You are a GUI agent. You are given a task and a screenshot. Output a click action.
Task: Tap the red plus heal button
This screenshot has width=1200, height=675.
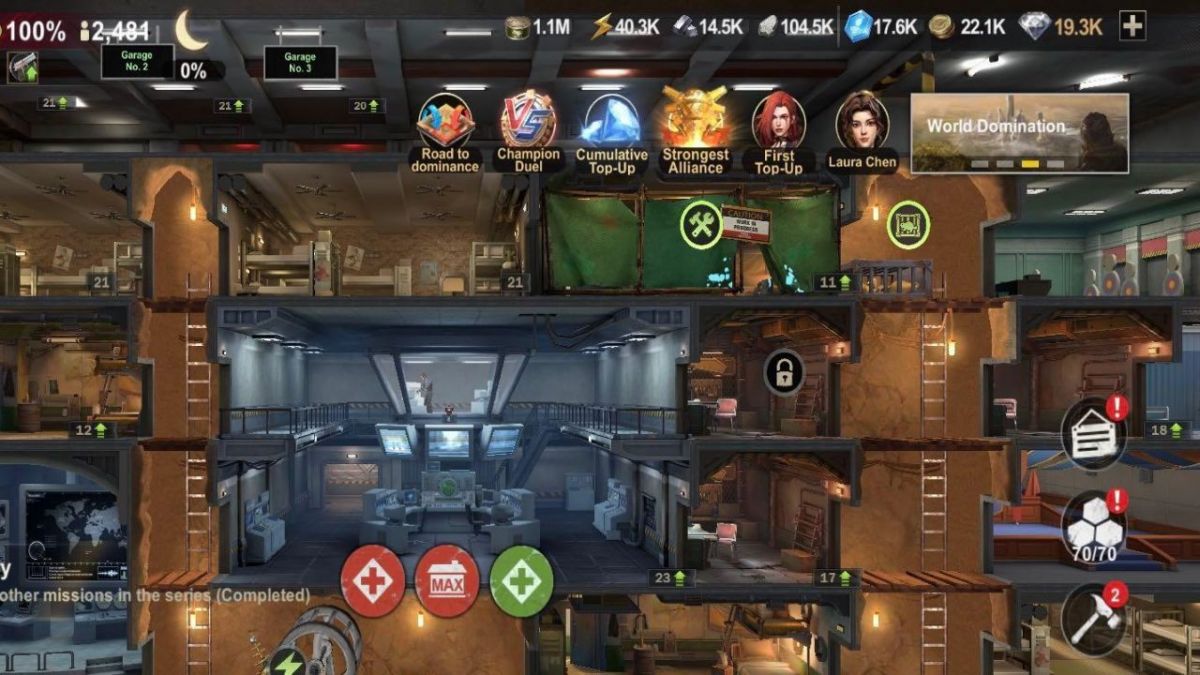[373, 581]
